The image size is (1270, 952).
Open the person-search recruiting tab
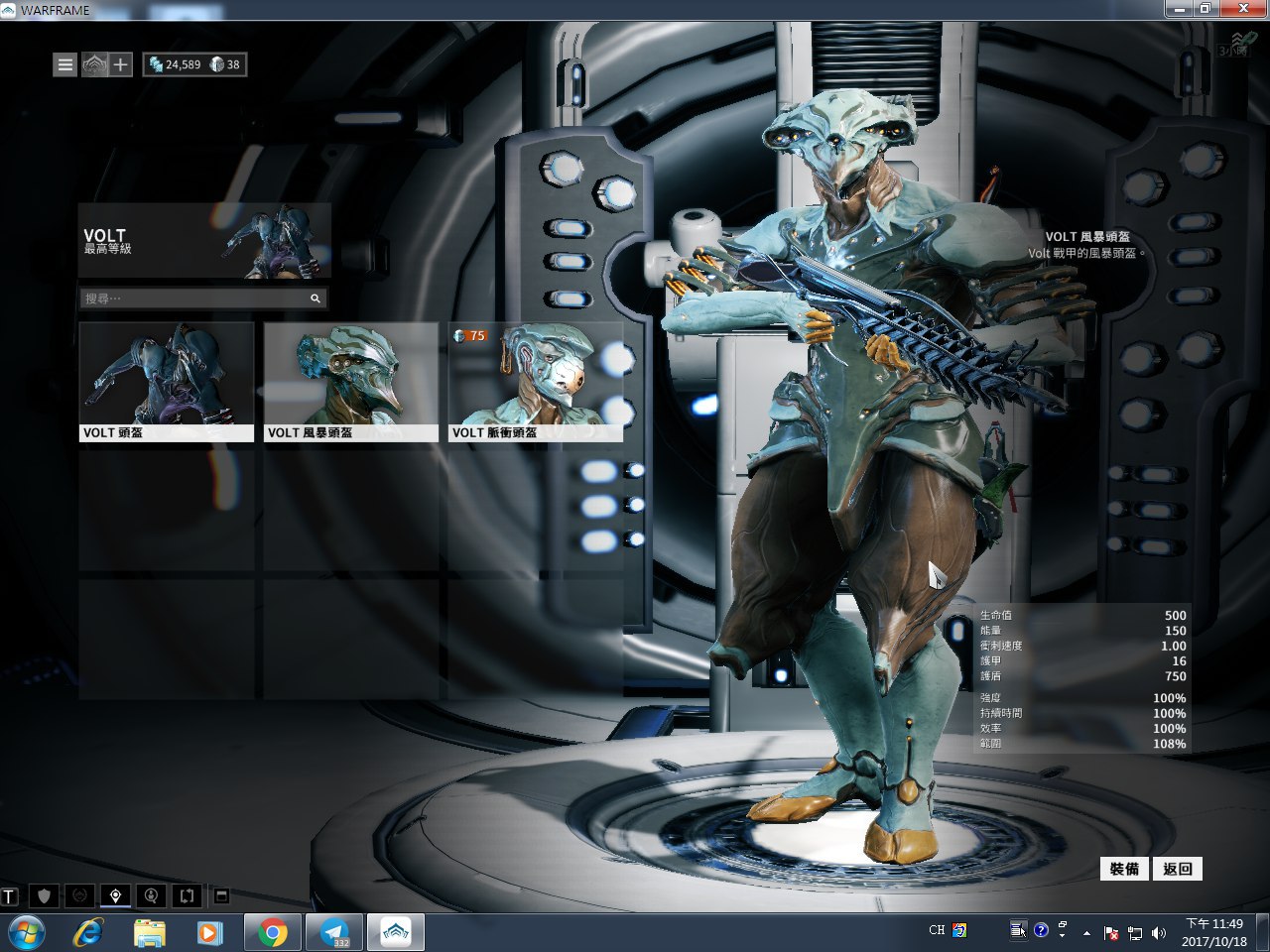coord(151,896)
